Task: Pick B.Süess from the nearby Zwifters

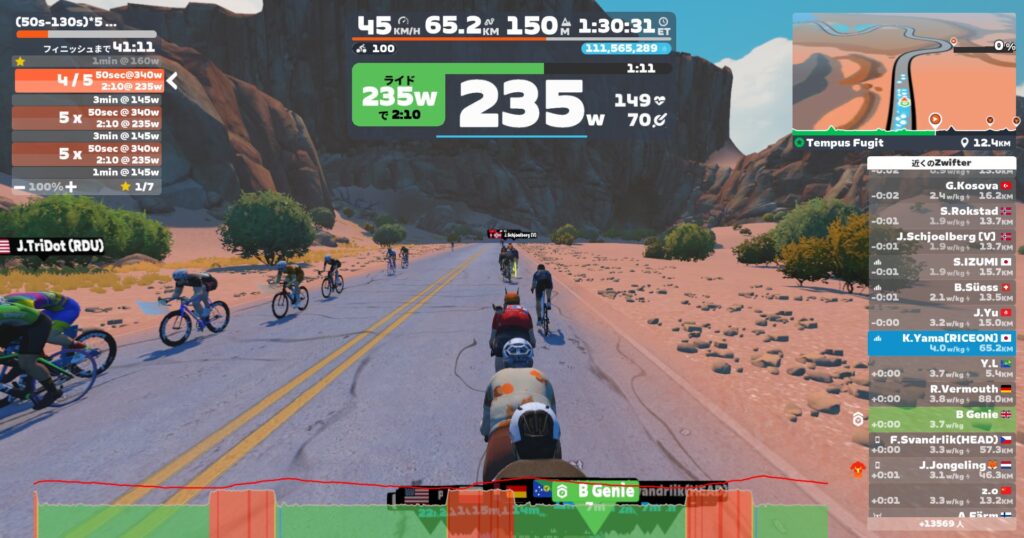Action: [940, 292]
